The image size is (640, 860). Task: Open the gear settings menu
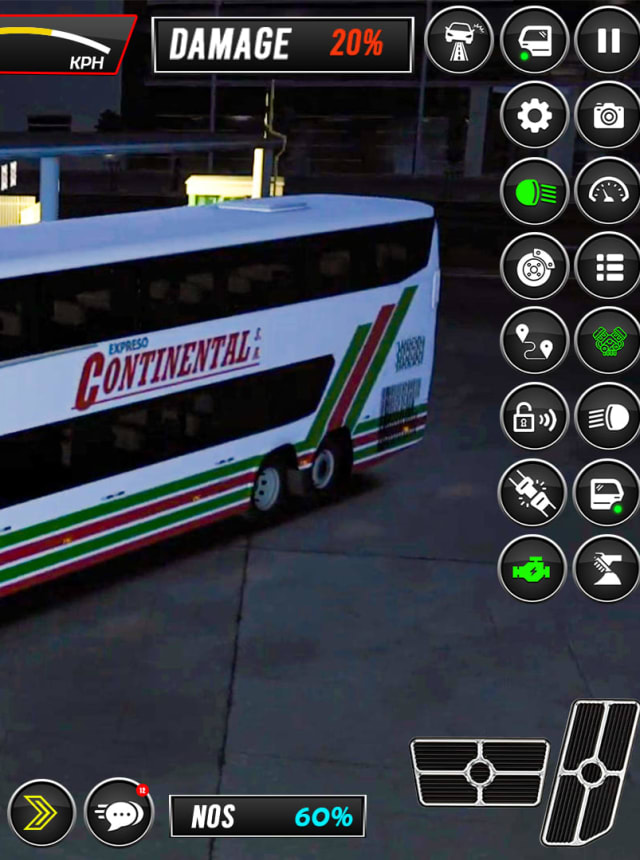pyautogui.click(x=534, y=116)
